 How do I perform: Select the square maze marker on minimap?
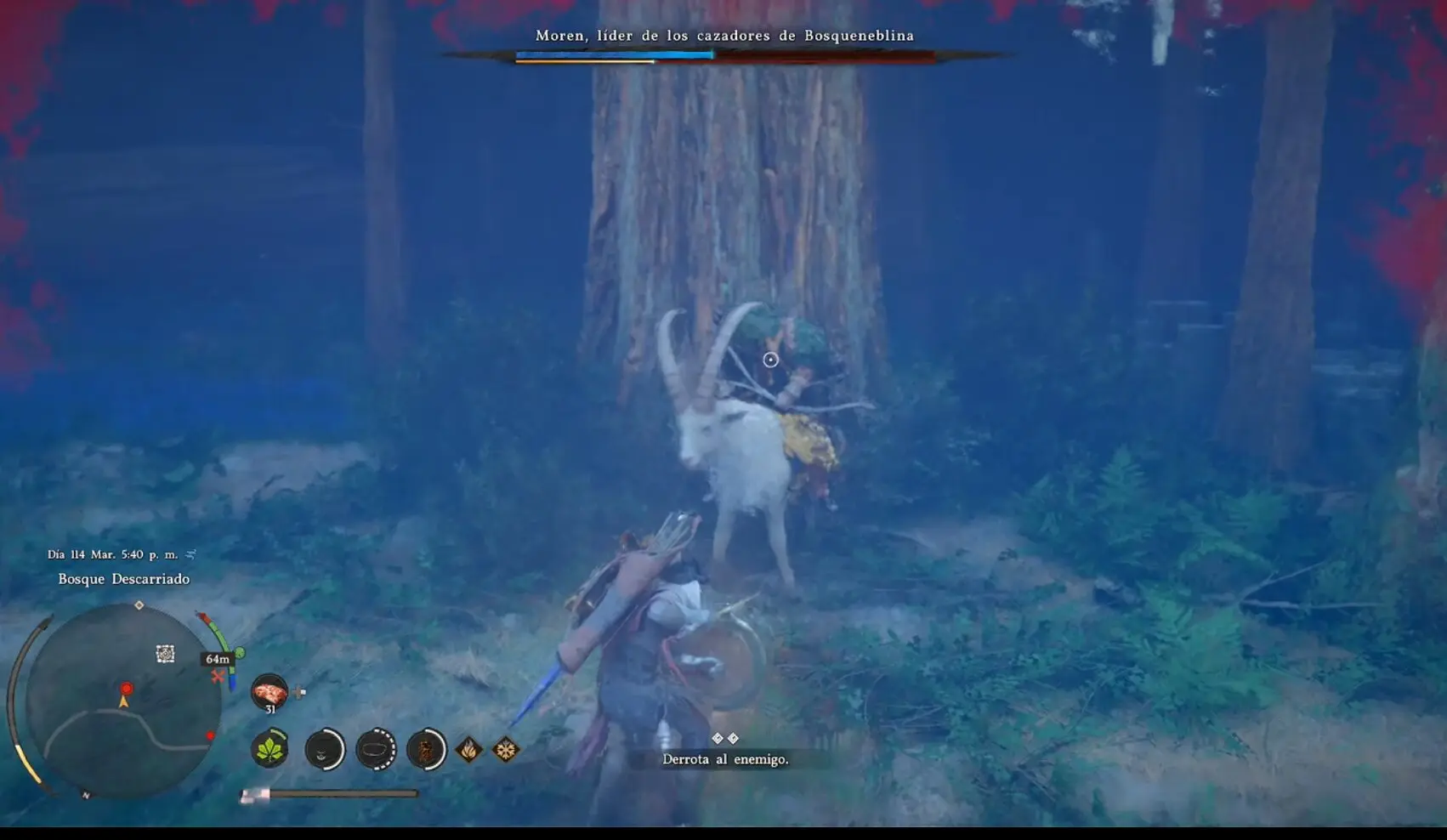[165, 653]
